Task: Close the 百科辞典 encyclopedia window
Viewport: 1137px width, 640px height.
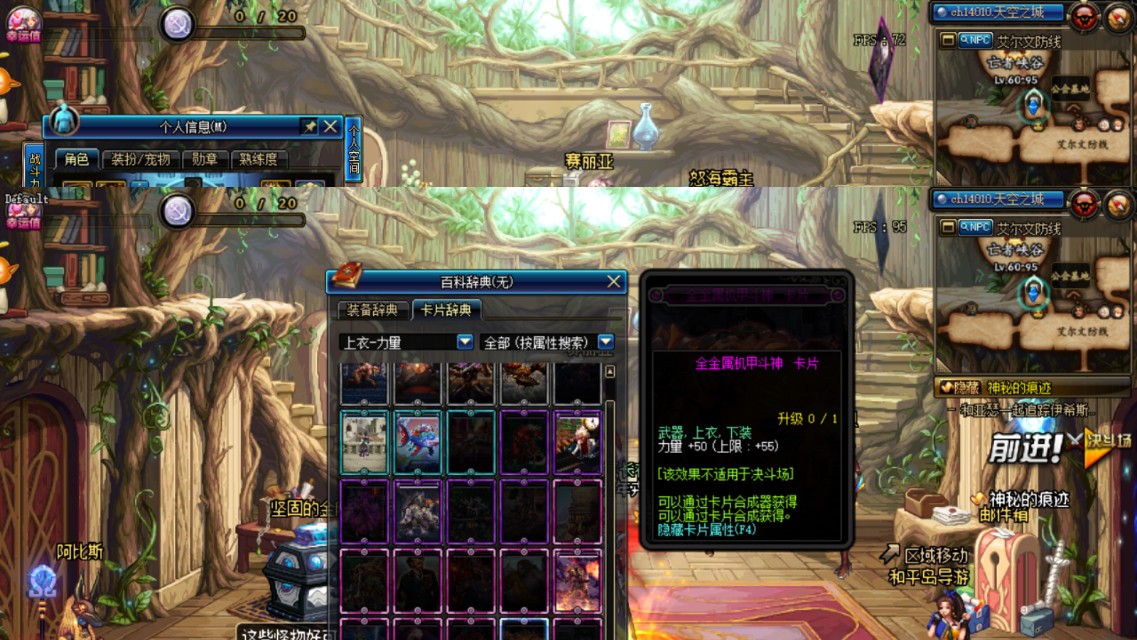Action: click(614, 282)
